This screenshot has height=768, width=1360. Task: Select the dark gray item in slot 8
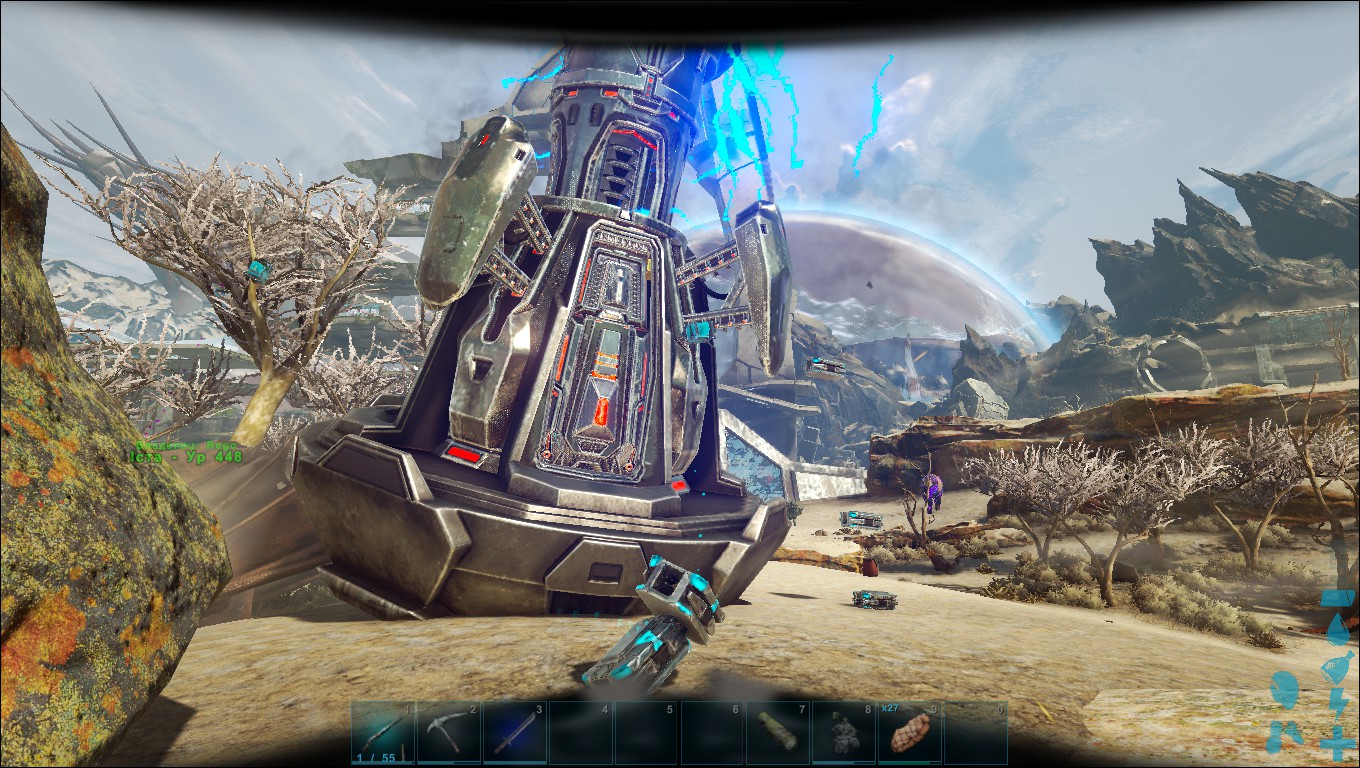coord(844,731)
